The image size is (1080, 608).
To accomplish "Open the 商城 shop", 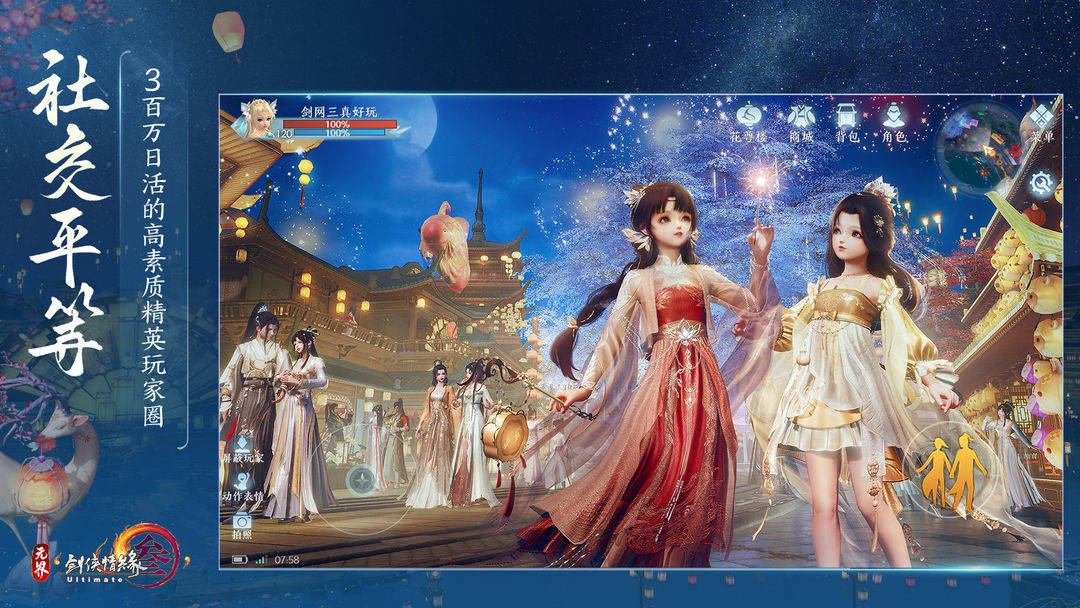I will [800, 116].
